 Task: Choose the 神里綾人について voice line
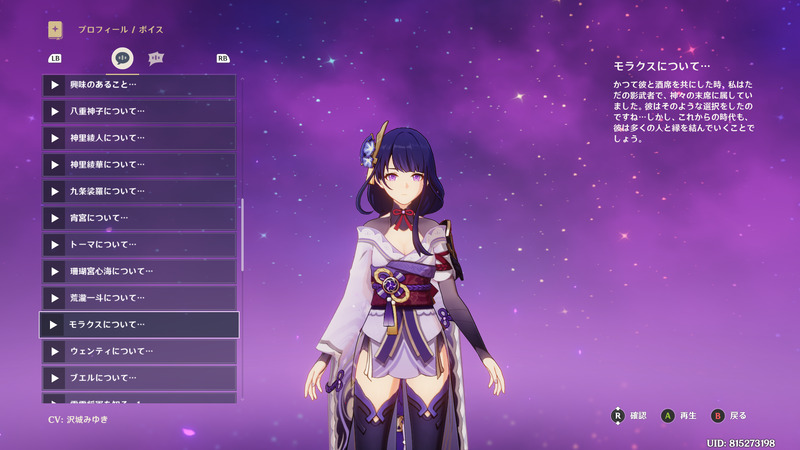coord(139,138)
